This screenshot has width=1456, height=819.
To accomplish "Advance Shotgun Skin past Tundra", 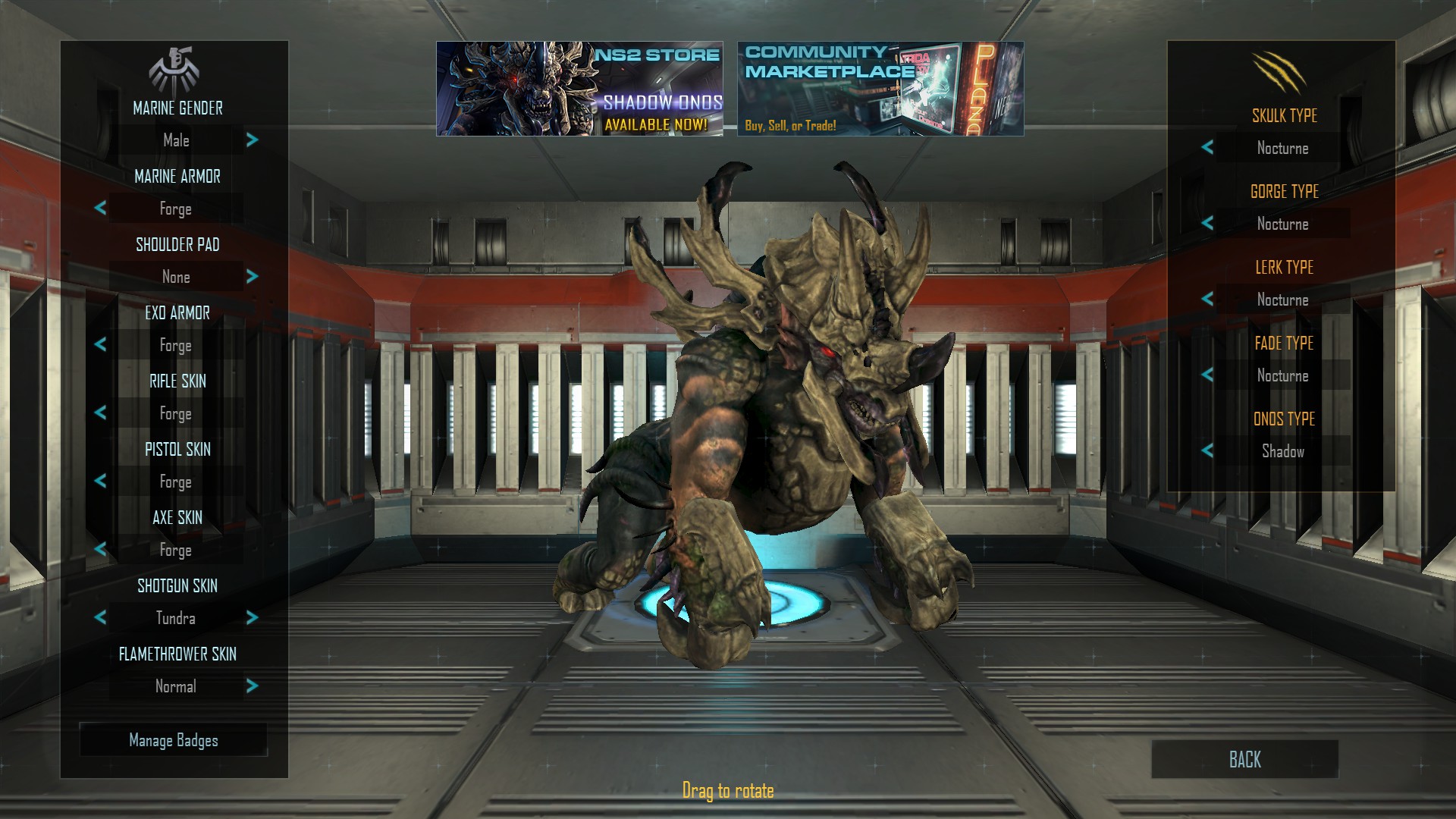I will point(252,618).
